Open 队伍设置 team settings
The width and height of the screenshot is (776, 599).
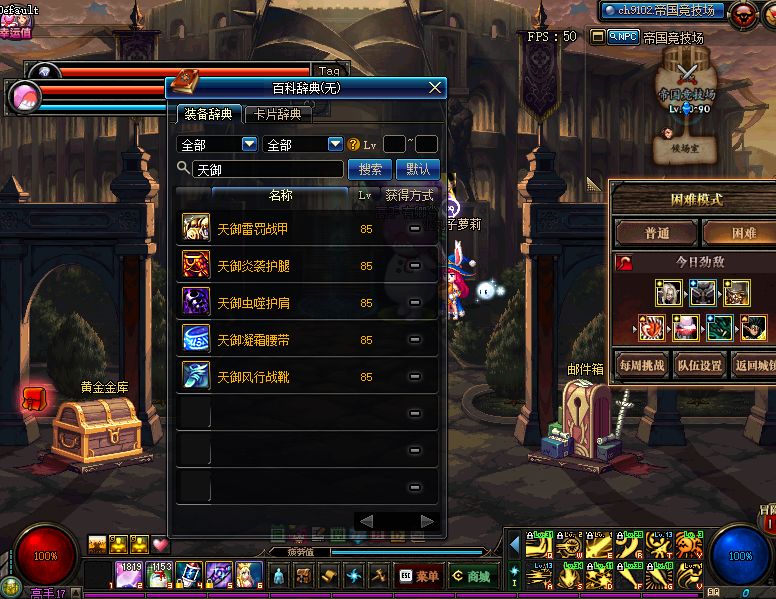[698, 365]
